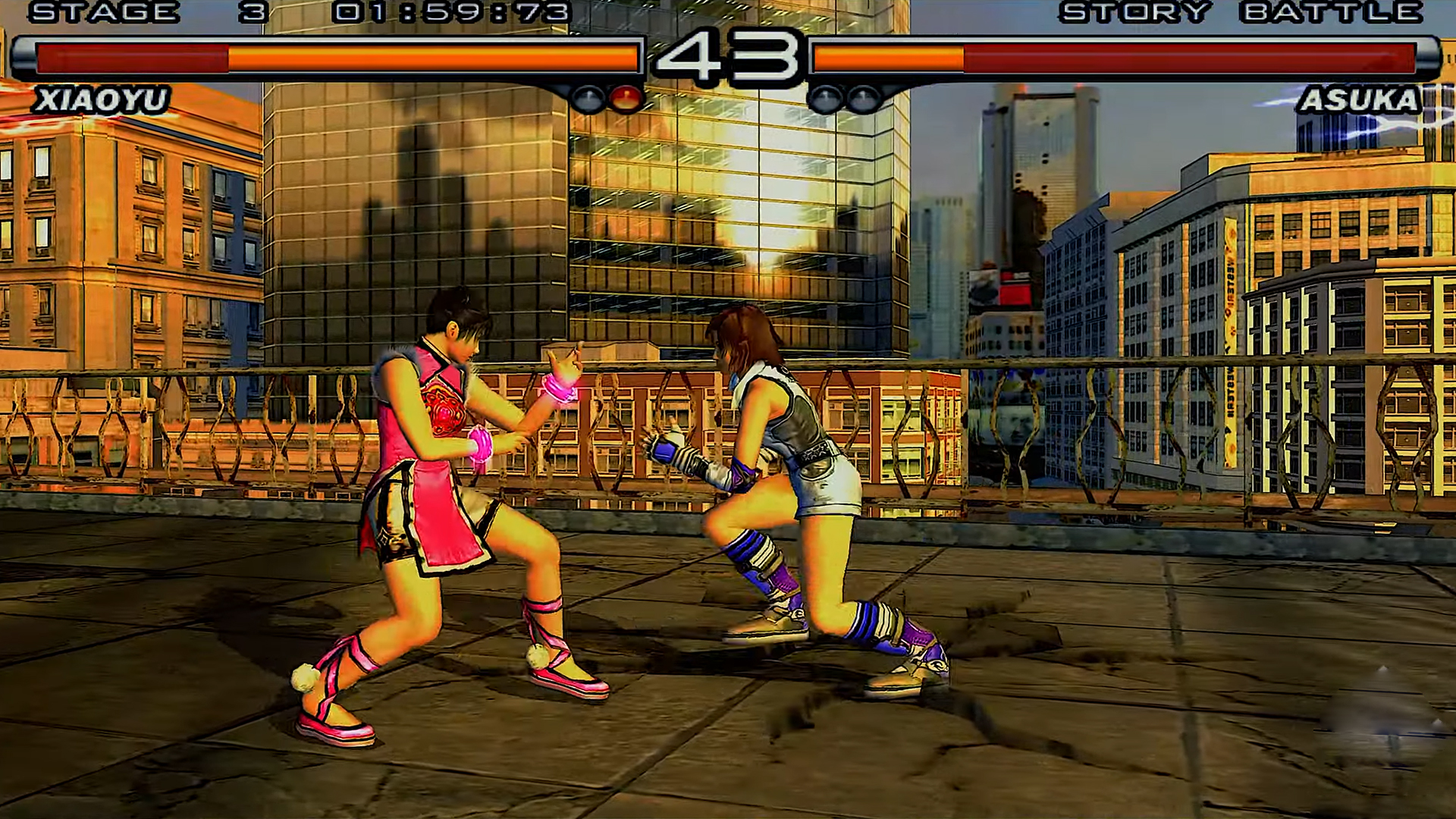Click the lit red round-win orb under Xiaoyu's health bar
Image resolution: width=1456 pixels, height=819 pixels.
click(x=626, y=97)
